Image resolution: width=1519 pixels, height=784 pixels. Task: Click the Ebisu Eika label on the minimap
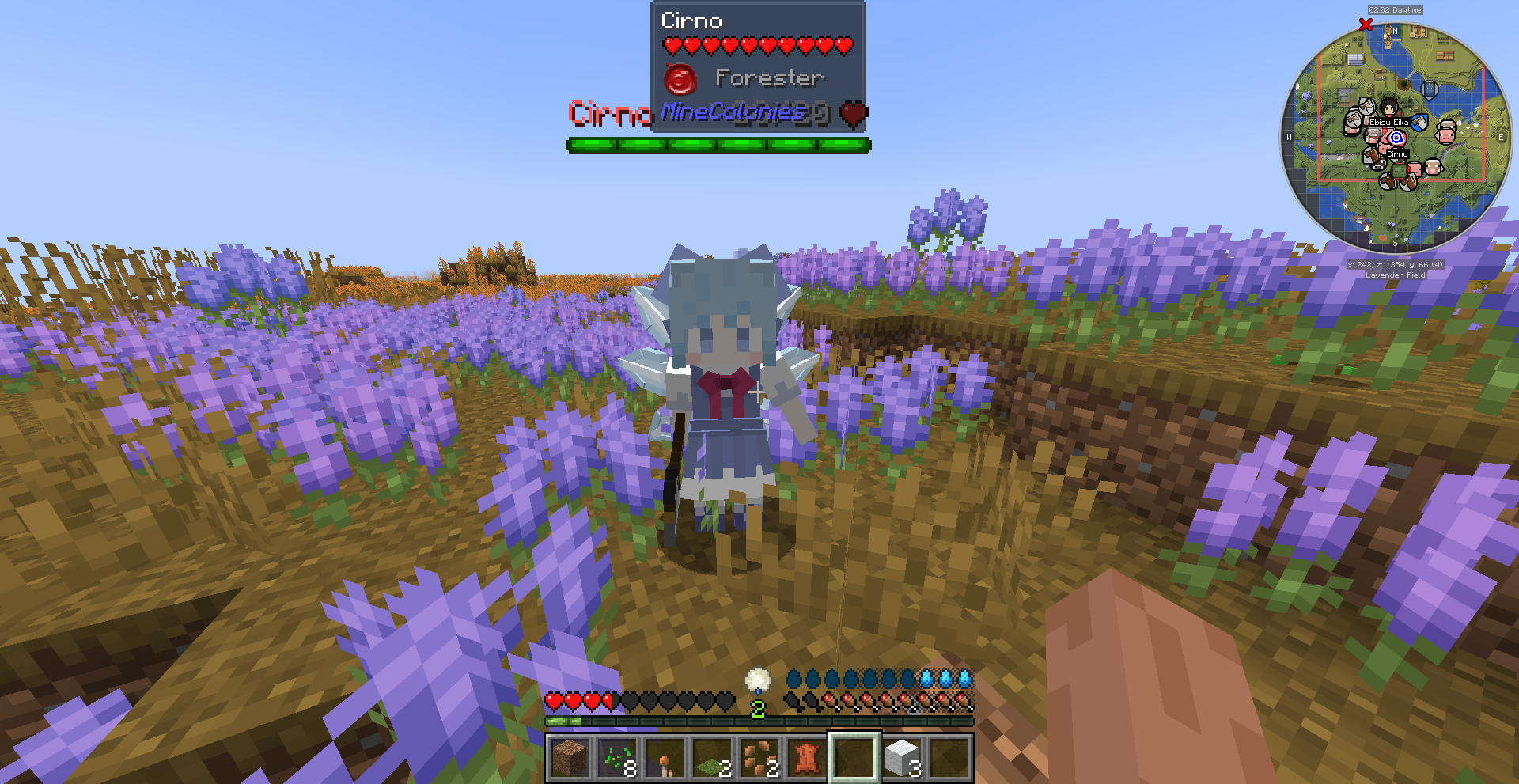pyautogui.click(x=1389, y=123)
